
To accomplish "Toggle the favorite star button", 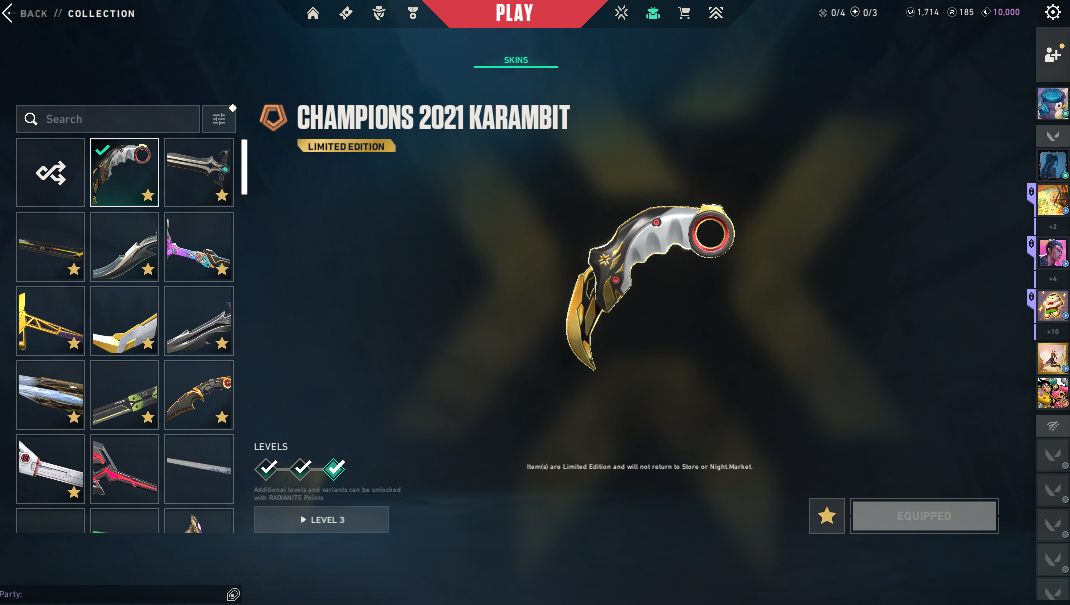I will (x=827, y=516).
